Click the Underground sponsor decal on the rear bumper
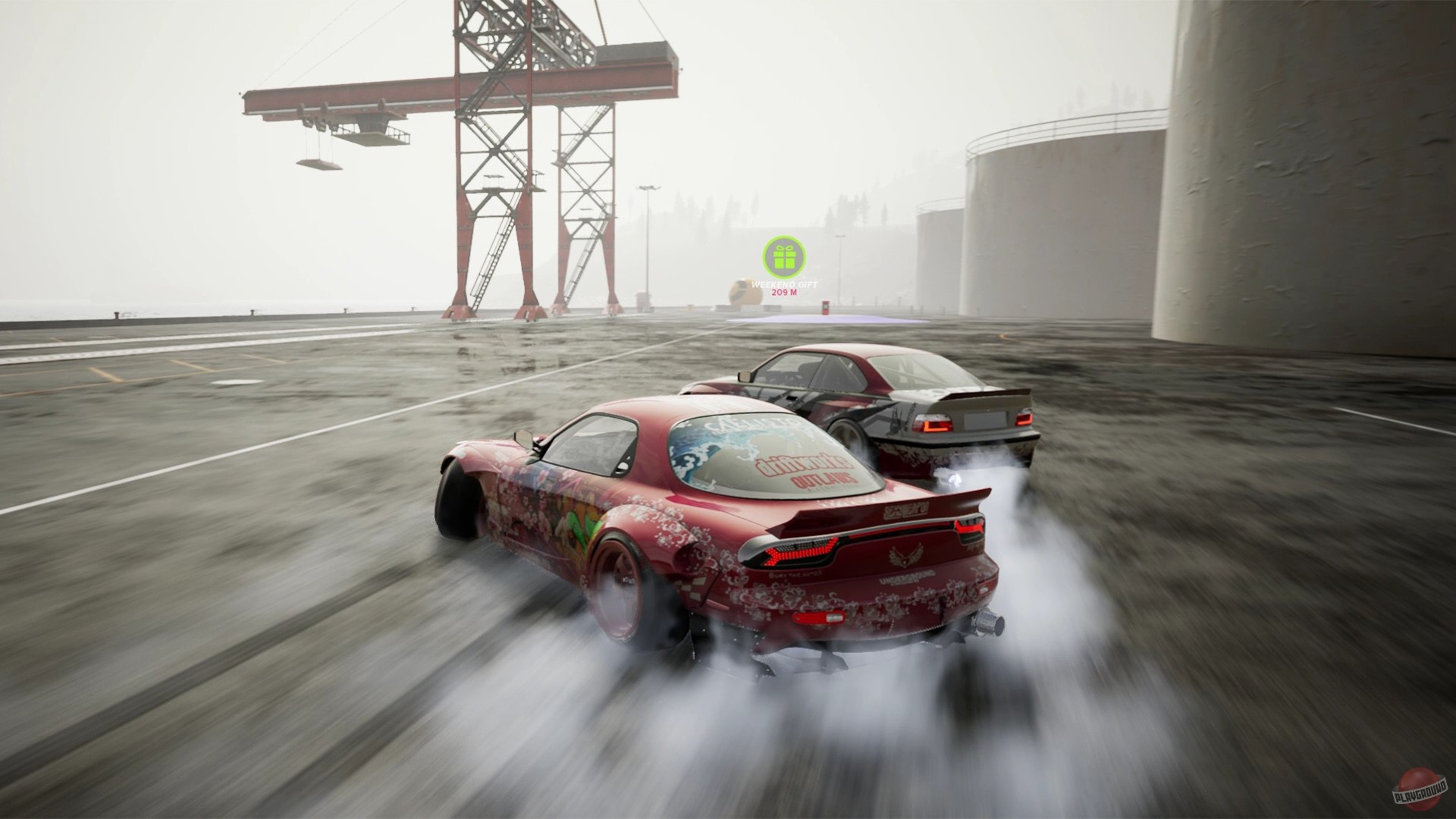The width and height of the screenshot is (1456, 819). pyautogui.click(x=908, y=579)
